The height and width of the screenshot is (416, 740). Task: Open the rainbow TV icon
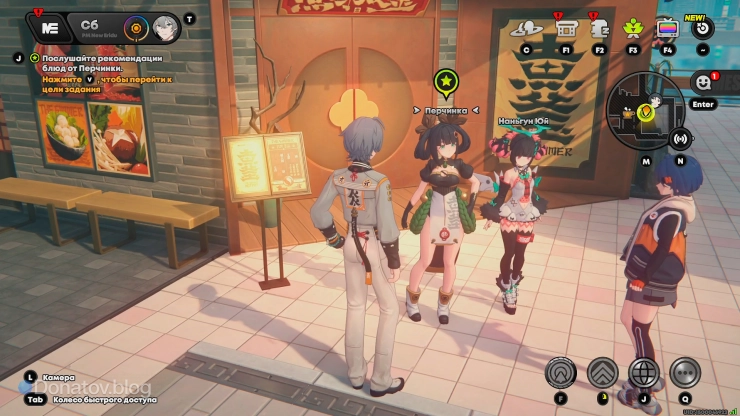pos(667,28)
